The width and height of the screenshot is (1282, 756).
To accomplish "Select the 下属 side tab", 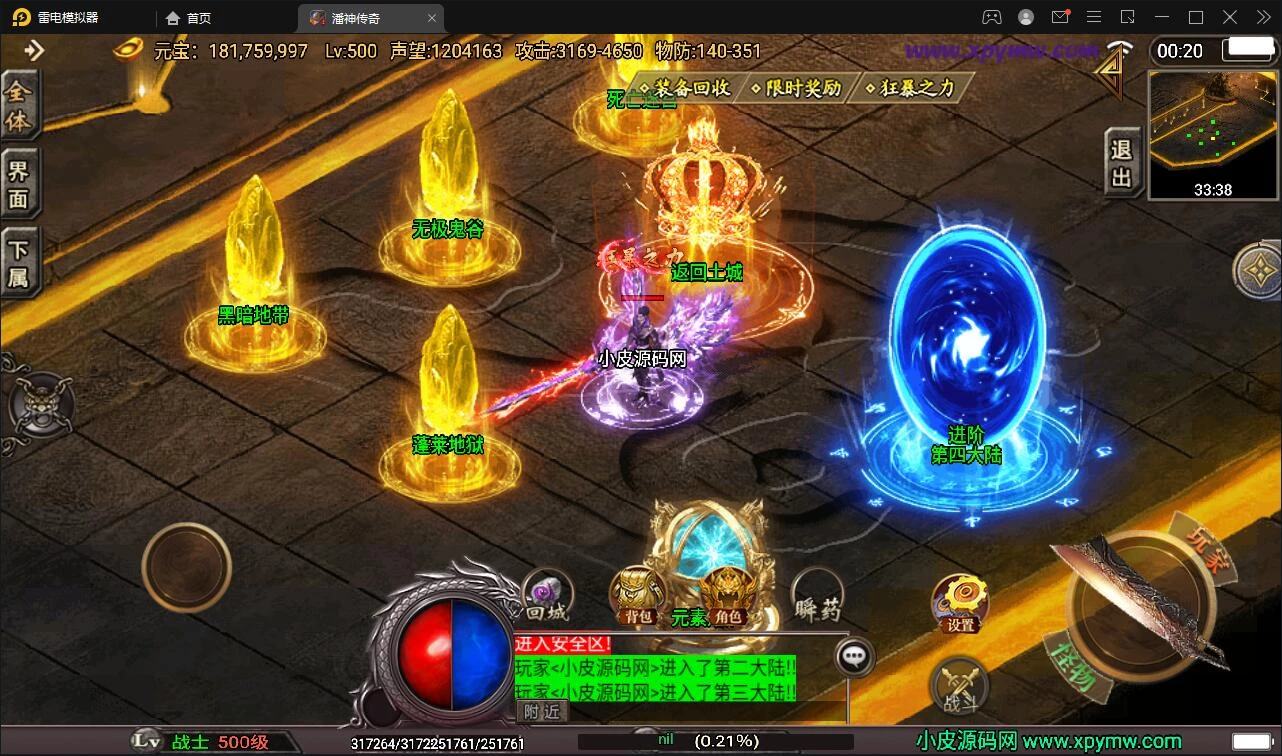I will pos(19,263).
